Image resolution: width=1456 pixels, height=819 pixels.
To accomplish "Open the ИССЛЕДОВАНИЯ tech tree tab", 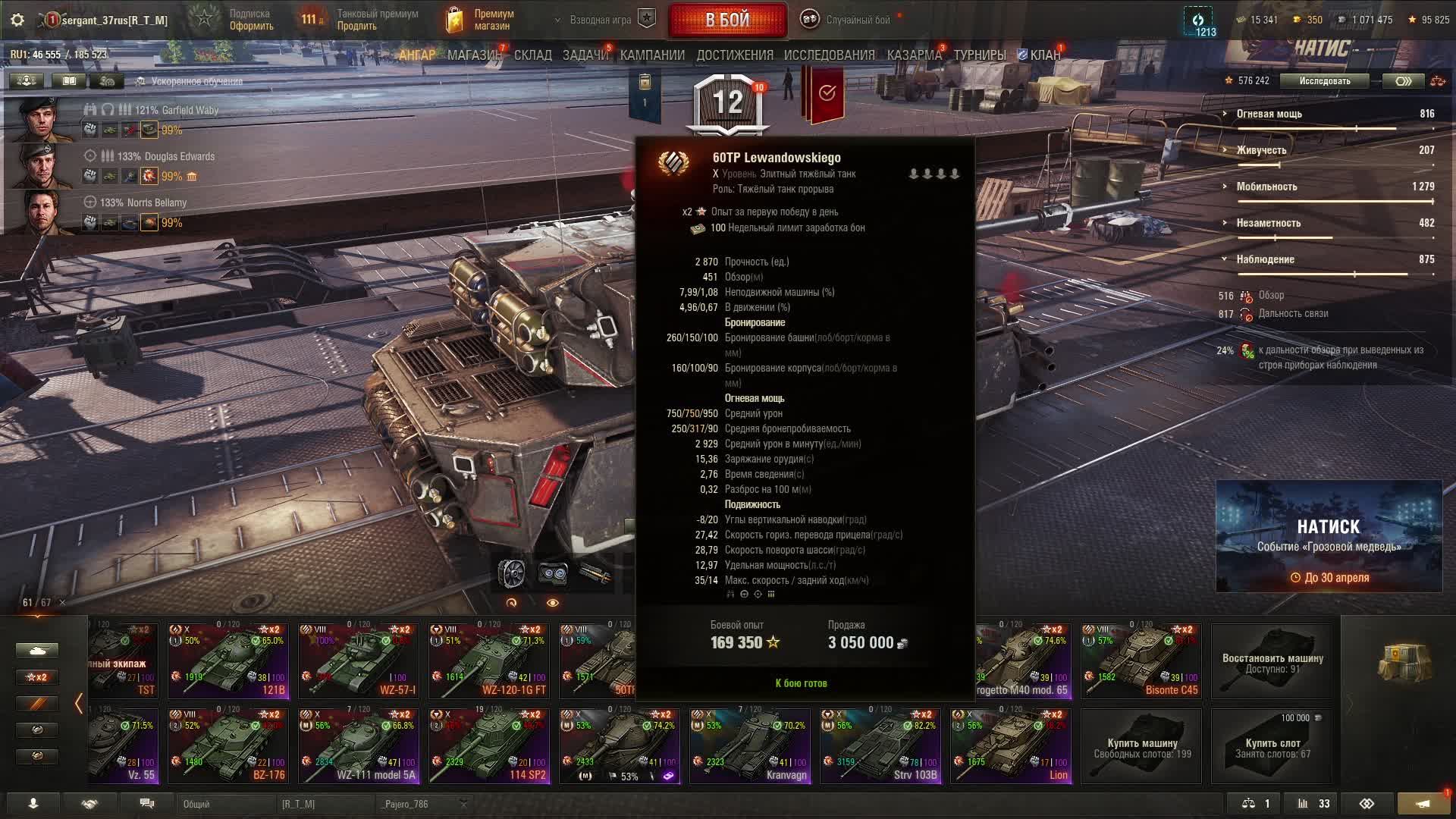I will (829, 55).
